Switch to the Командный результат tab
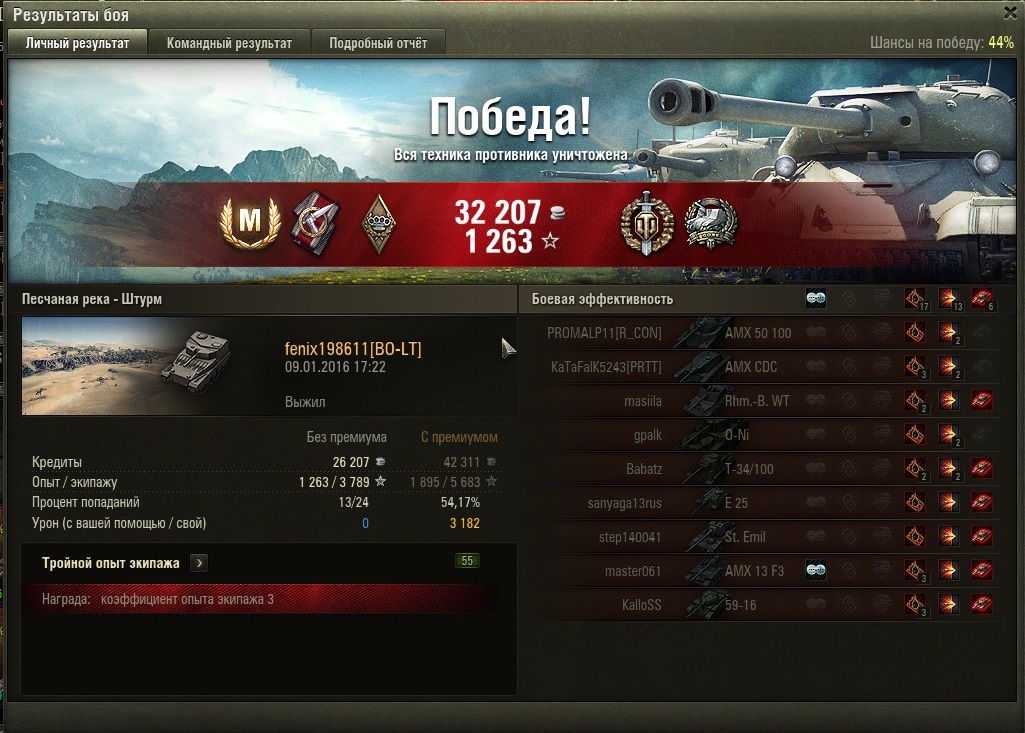 pyautogui.click(x=229, y=43)
